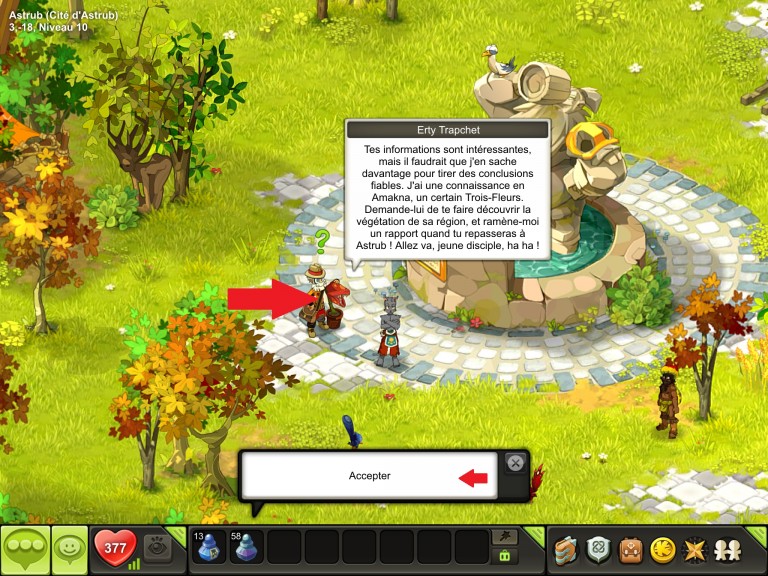768x576 pixels.
Task: Switch hotbar to the green bag items tab
Action: point(506,556)
